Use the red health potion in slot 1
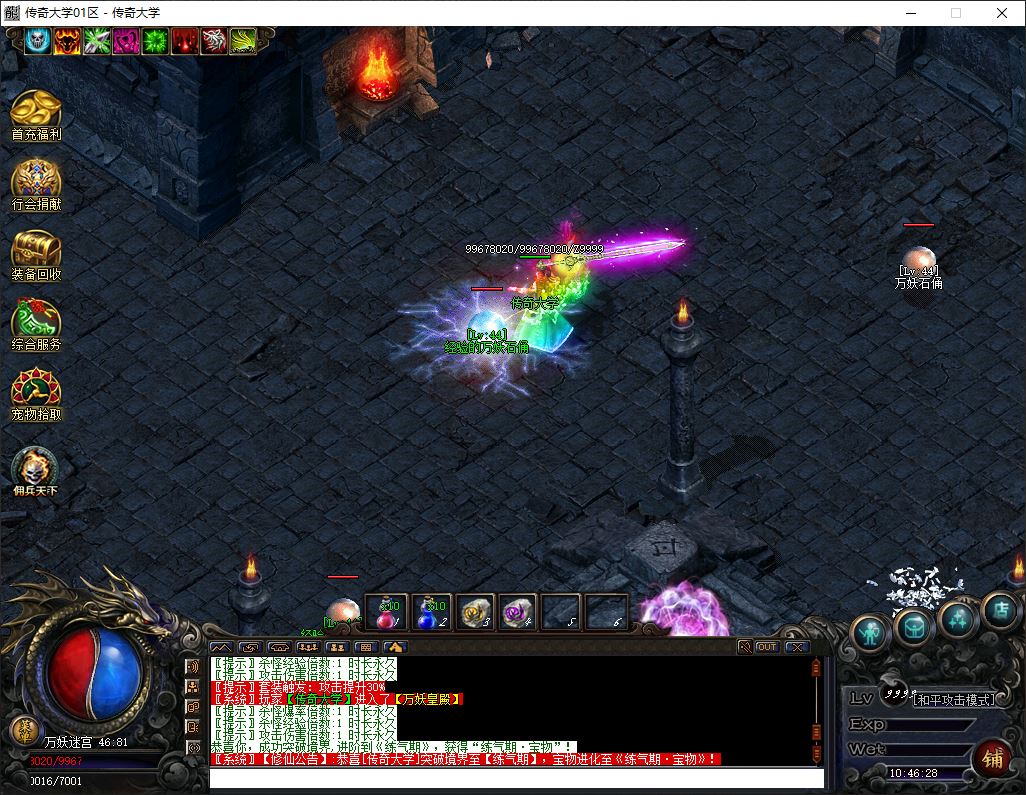The image size is (1026, 795). tap(386, 612)
